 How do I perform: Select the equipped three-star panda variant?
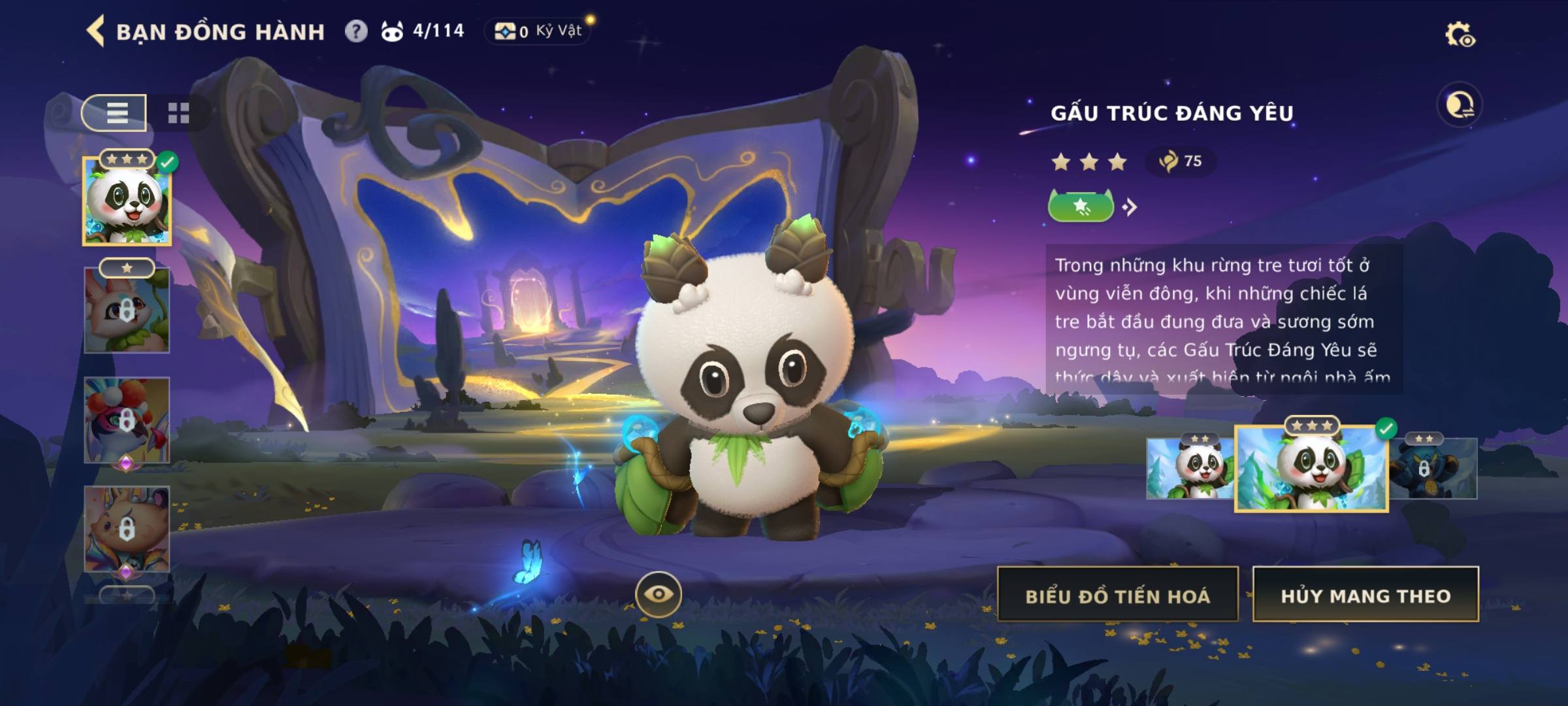coord(1311,468)
